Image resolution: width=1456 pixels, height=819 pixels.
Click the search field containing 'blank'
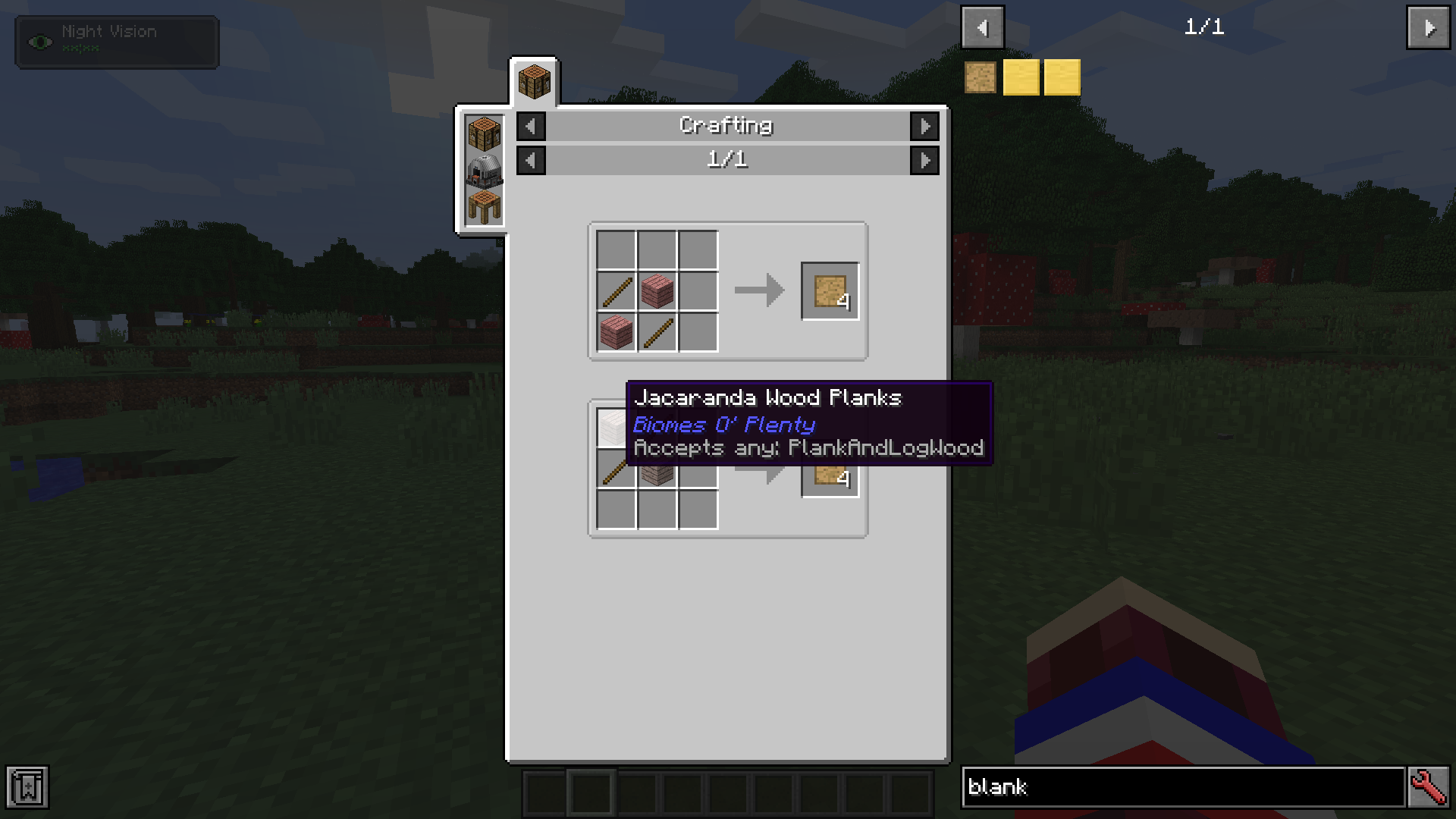[1183, 788]
